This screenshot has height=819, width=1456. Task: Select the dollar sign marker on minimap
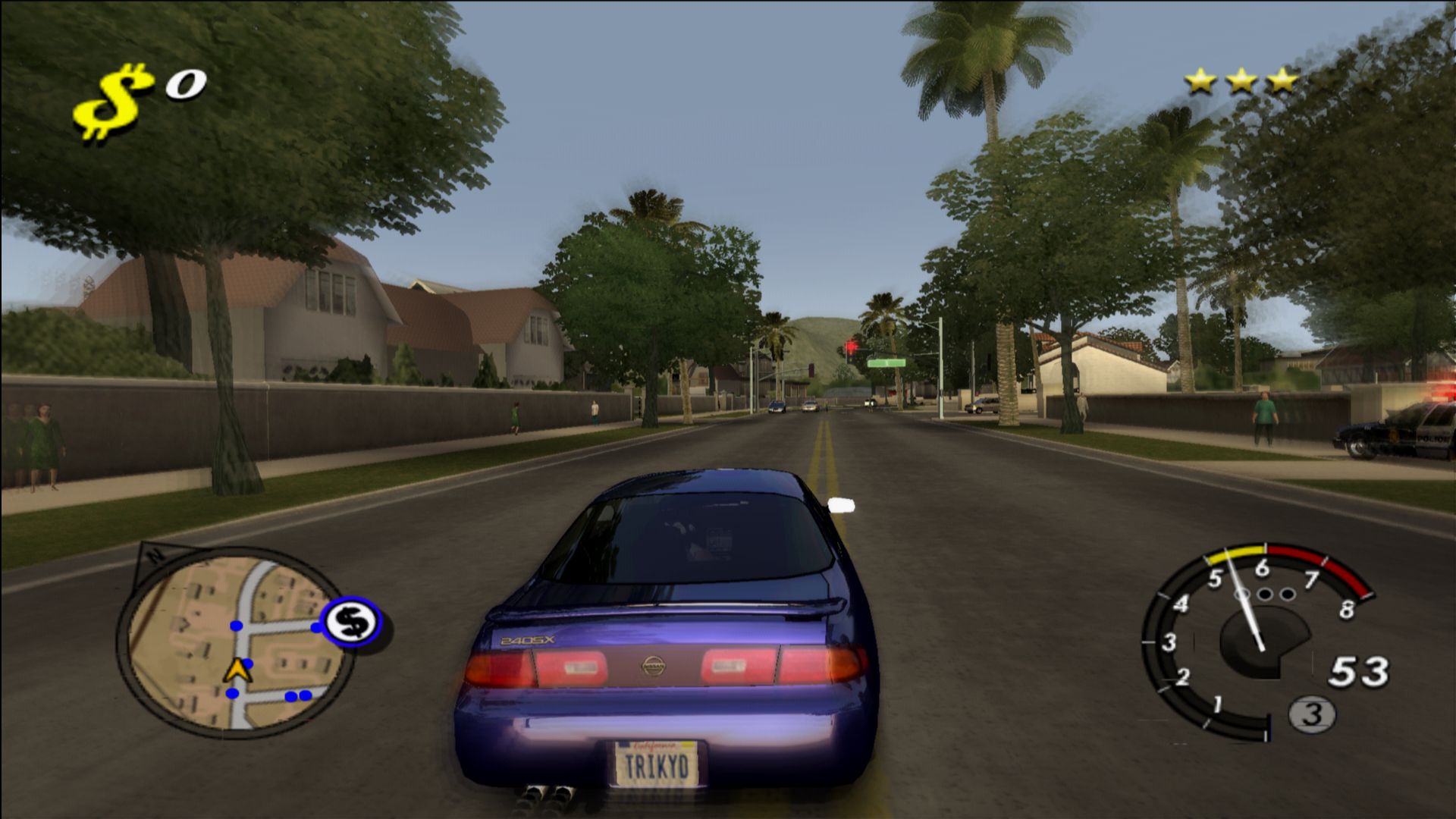(351, 623)
